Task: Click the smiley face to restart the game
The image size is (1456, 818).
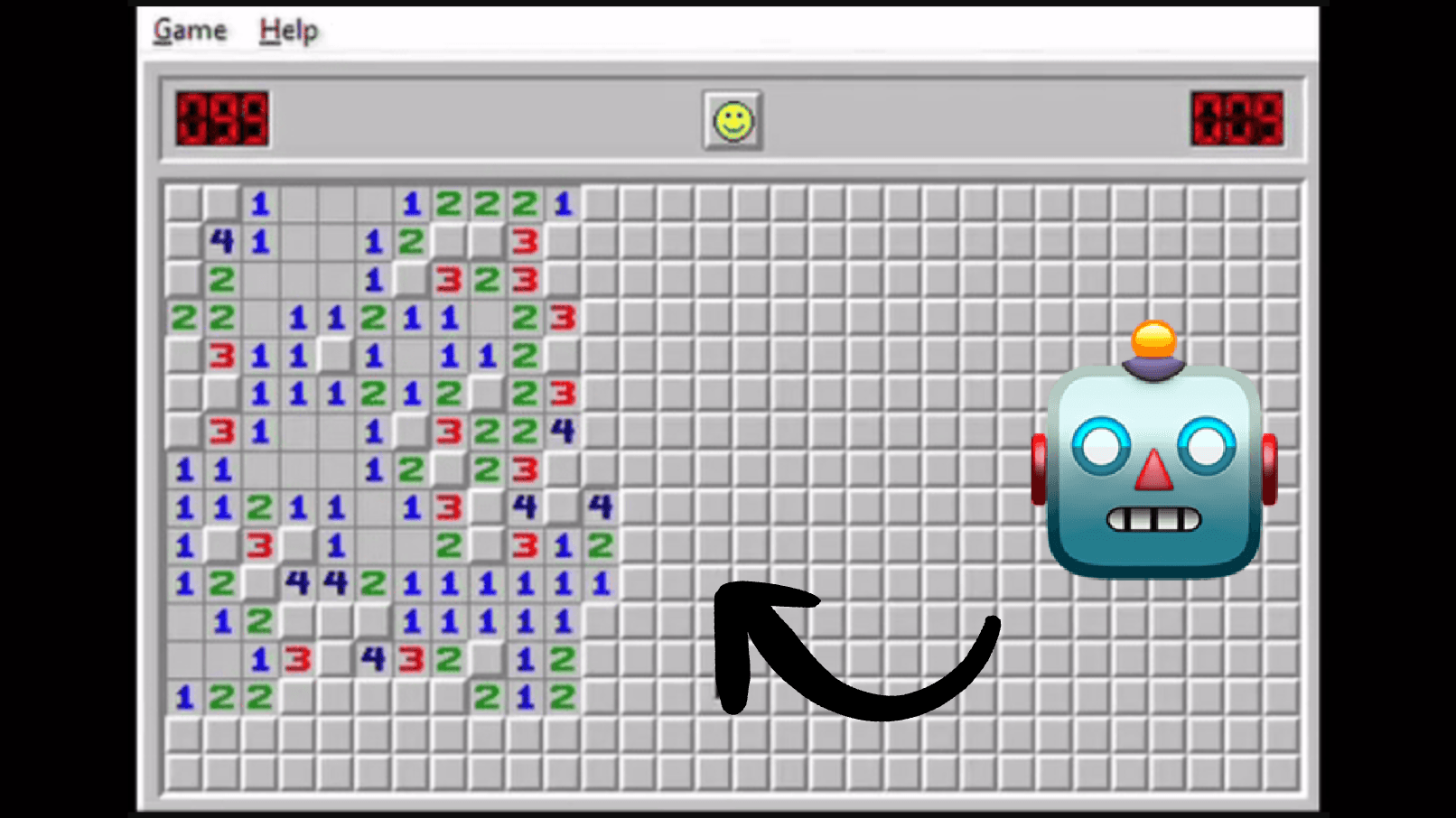Action: [733, 120]
